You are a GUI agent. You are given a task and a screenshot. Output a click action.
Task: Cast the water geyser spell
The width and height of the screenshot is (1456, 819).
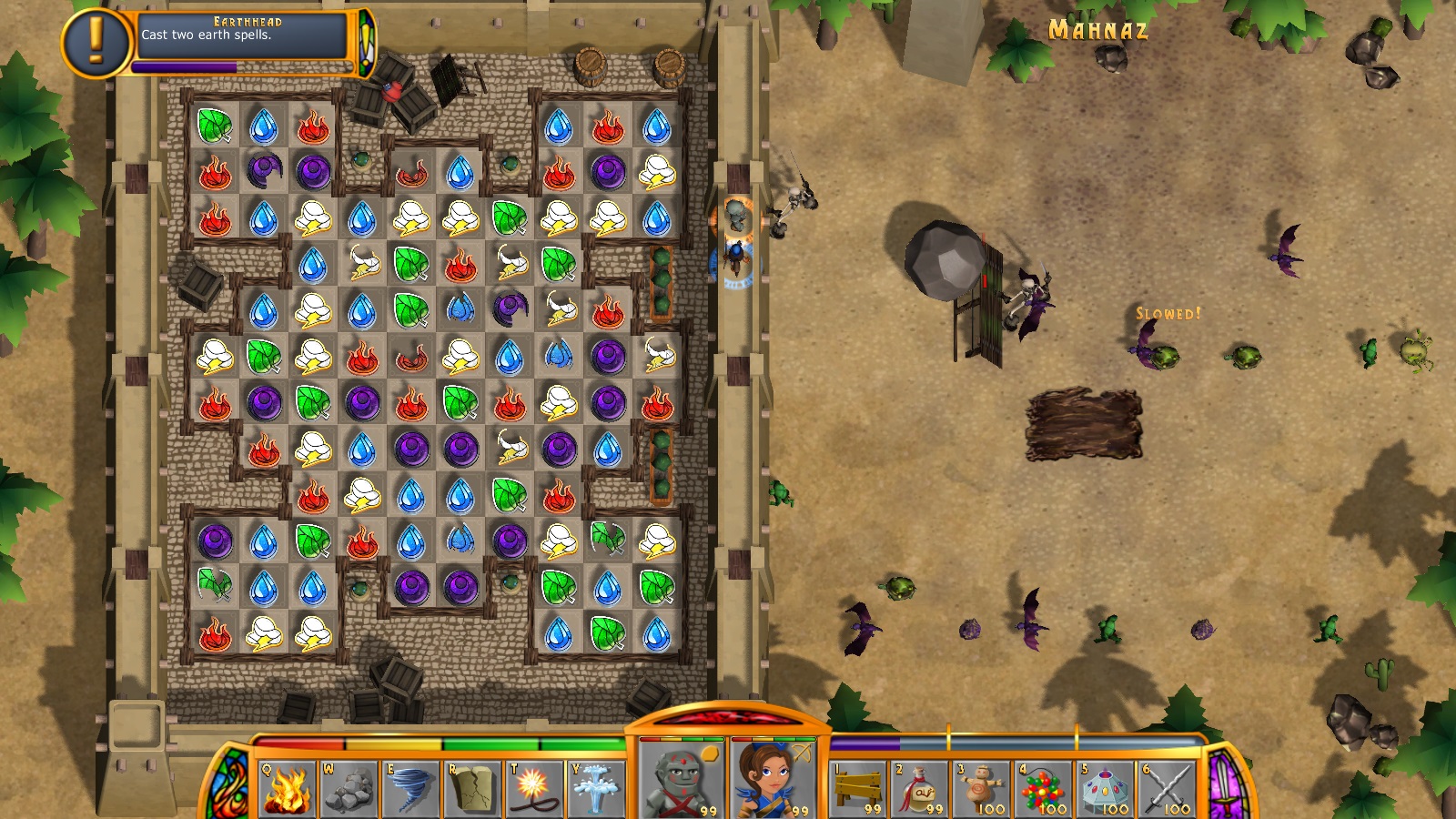click(596, 788)
